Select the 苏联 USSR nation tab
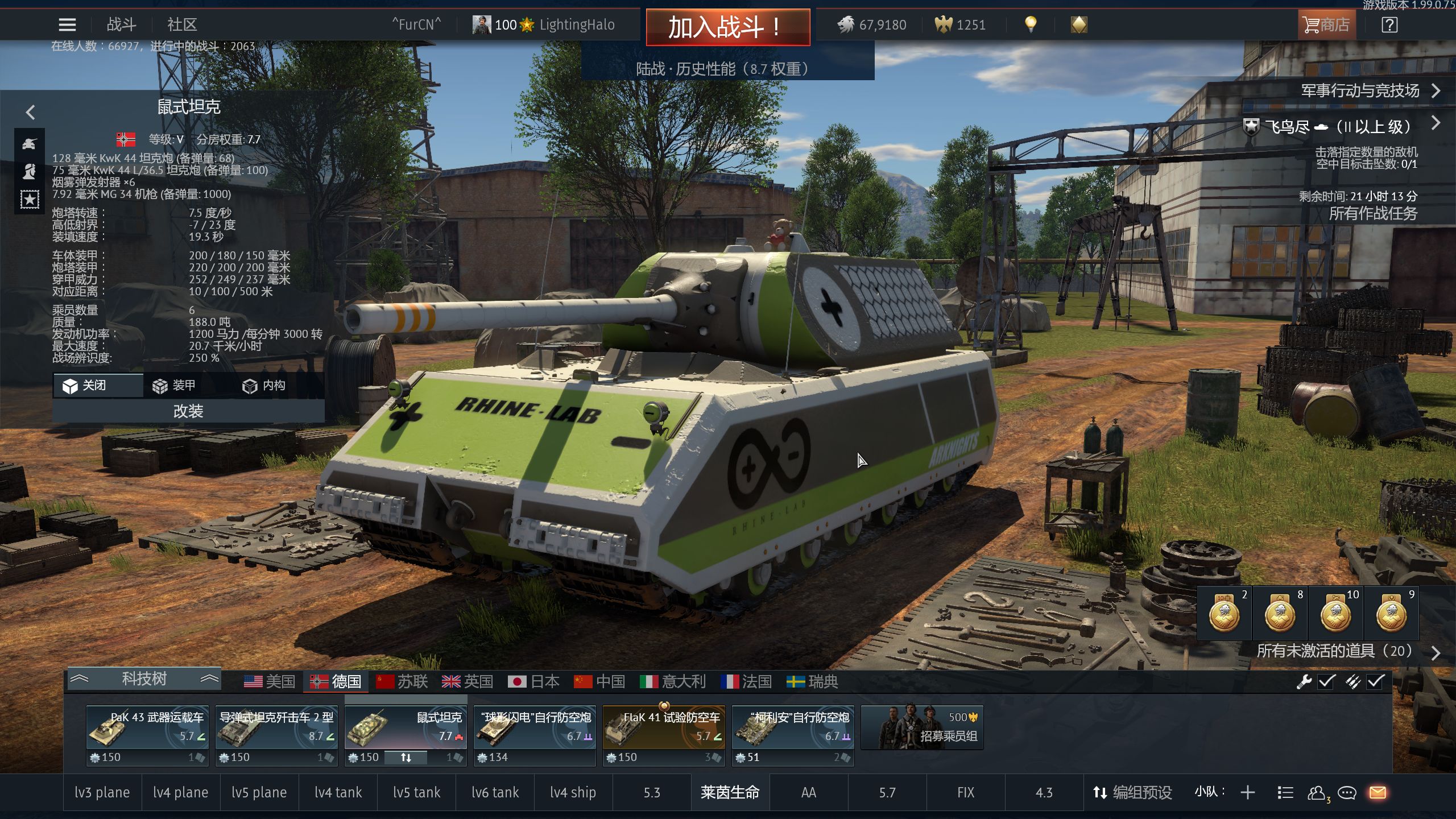This screenshot has width=1456, height=819. point(402,681)
